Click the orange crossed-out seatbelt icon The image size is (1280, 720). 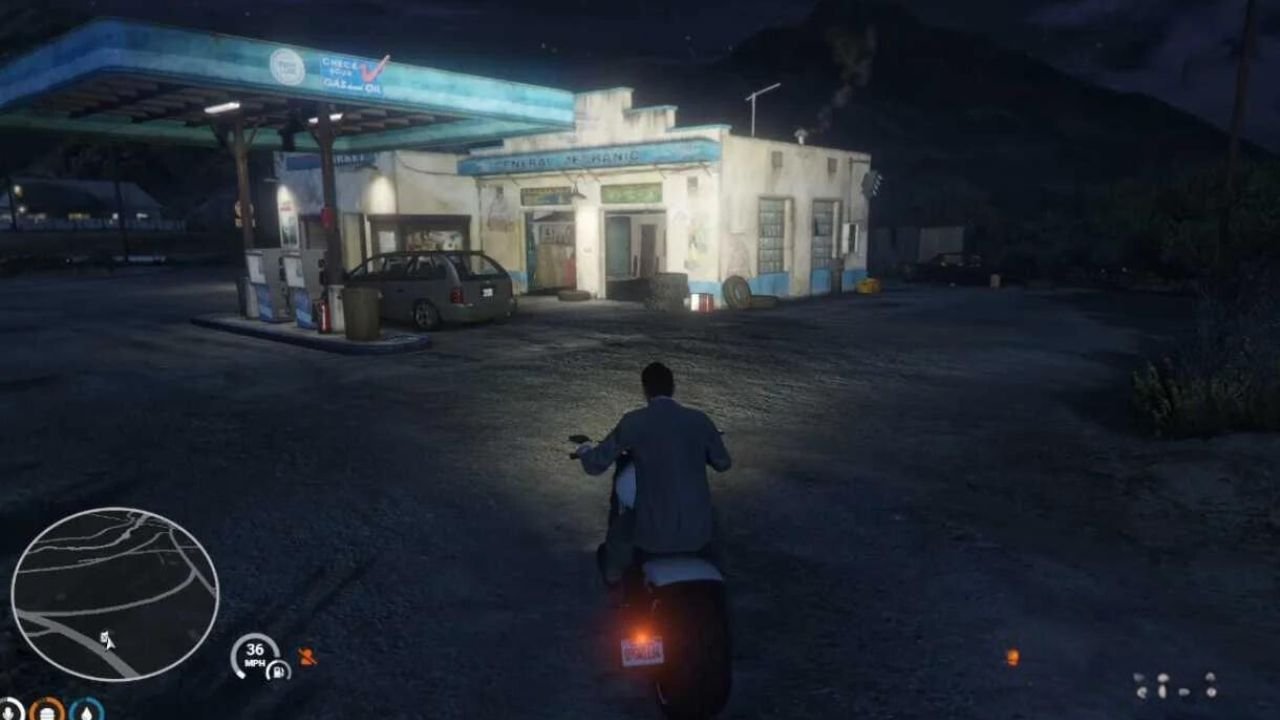coord(307,657)
